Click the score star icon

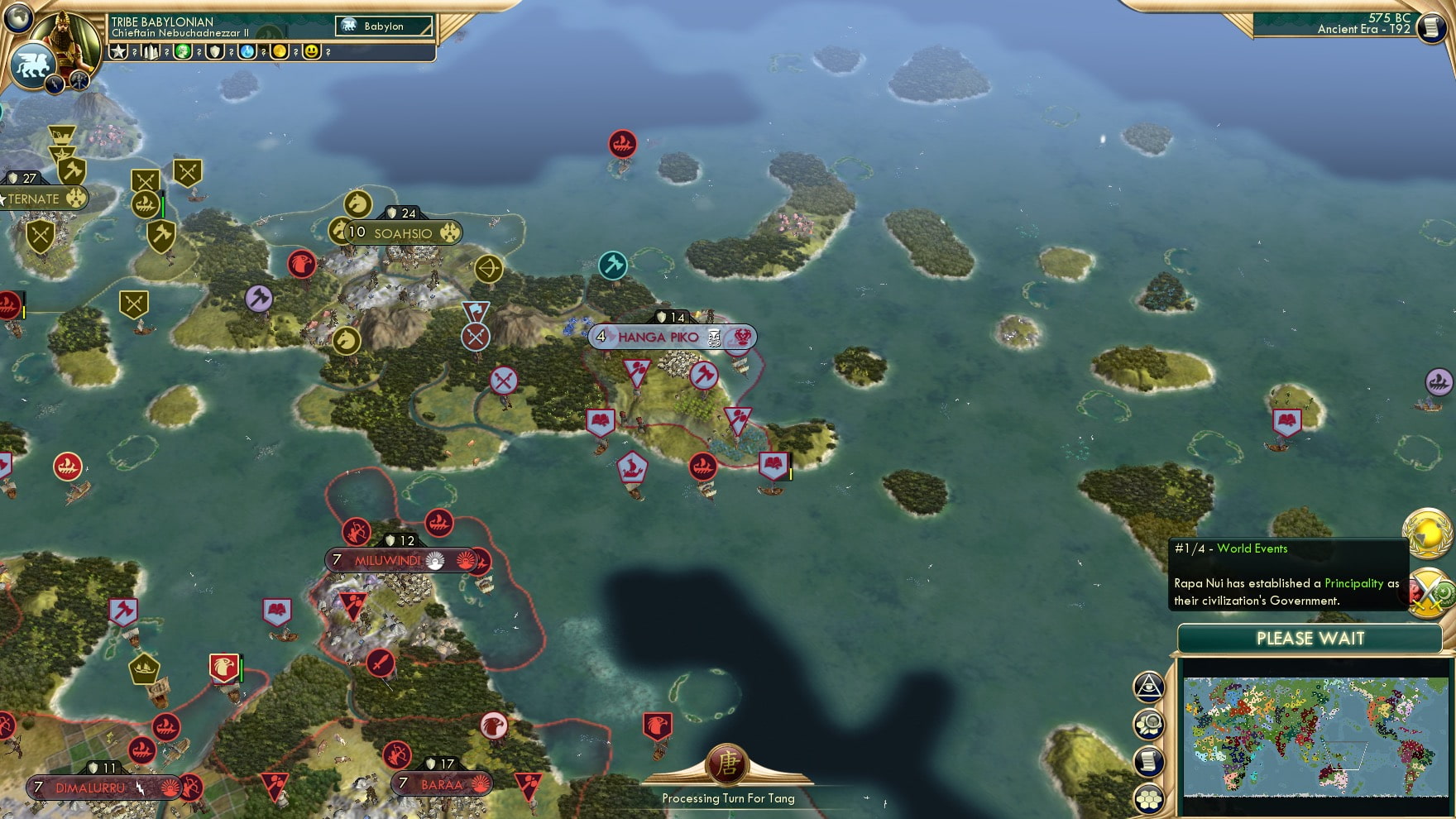click(118, 51)
